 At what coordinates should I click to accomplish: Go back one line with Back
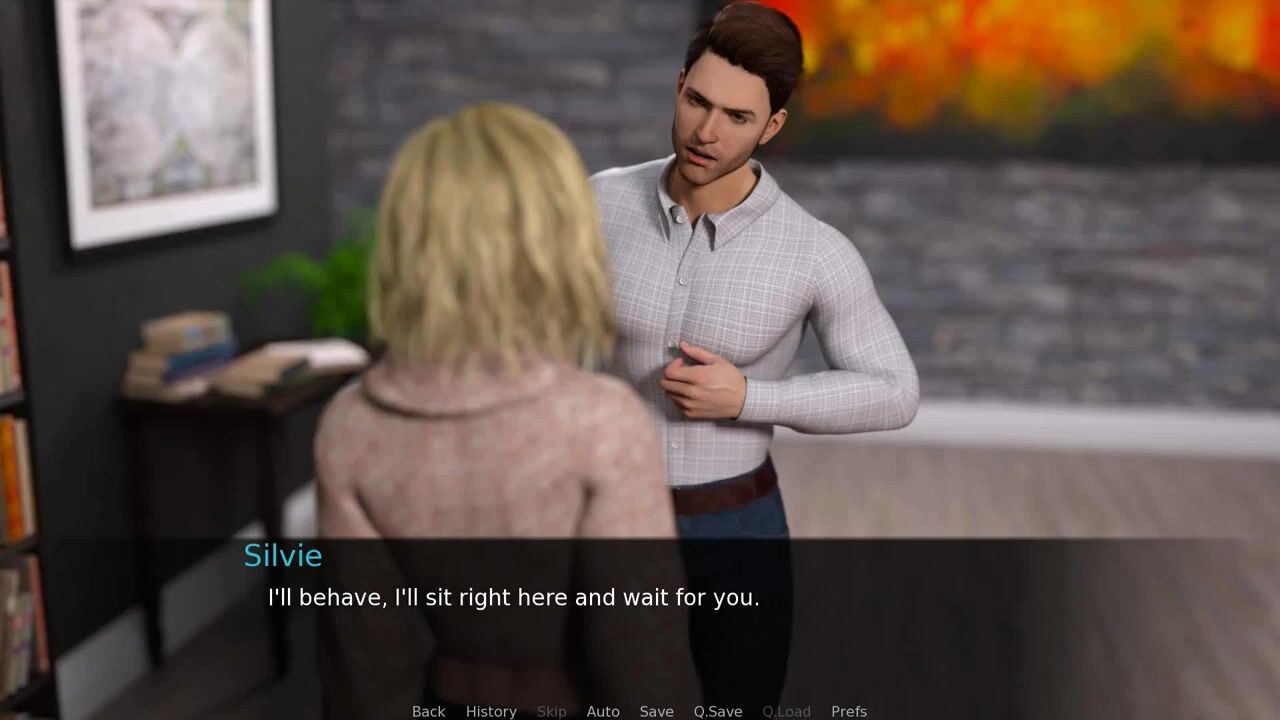pyautogui.click(x=428, y=711)
